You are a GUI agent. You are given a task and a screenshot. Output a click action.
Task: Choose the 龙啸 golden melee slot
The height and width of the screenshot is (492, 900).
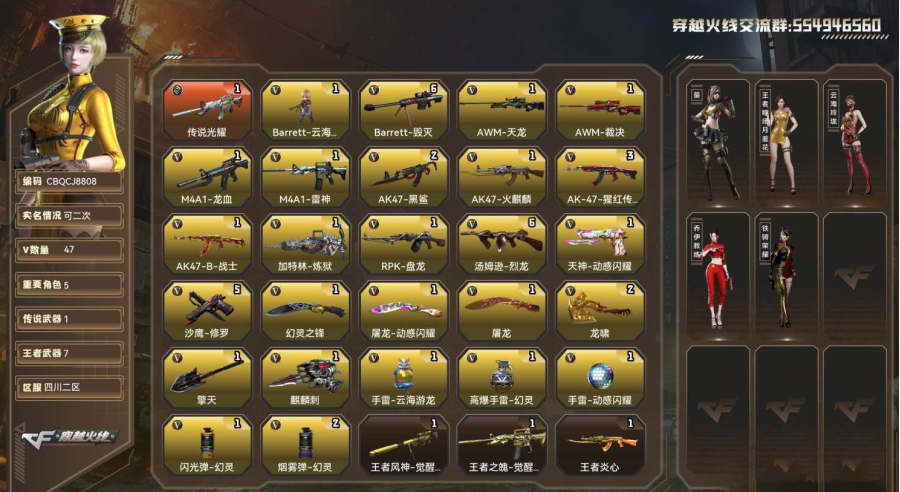point(600,311)
